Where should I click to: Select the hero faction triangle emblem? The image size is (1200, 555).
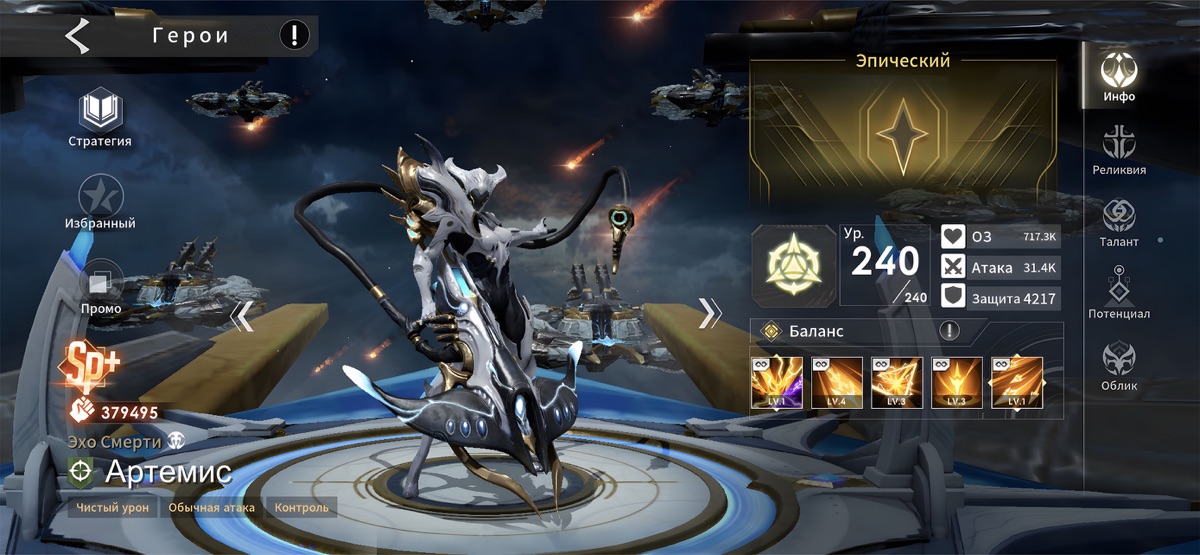793,264
